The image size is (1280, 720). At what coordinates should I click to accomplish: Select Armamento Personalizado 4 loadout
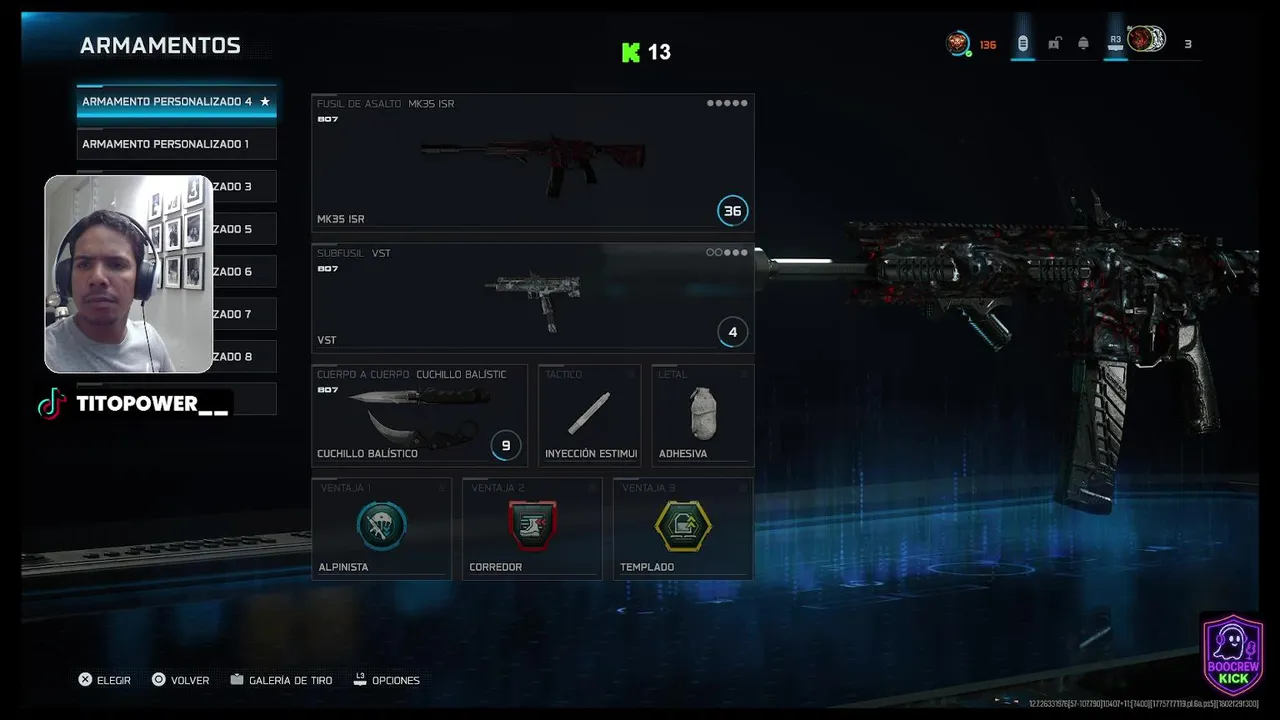point(176,102)
